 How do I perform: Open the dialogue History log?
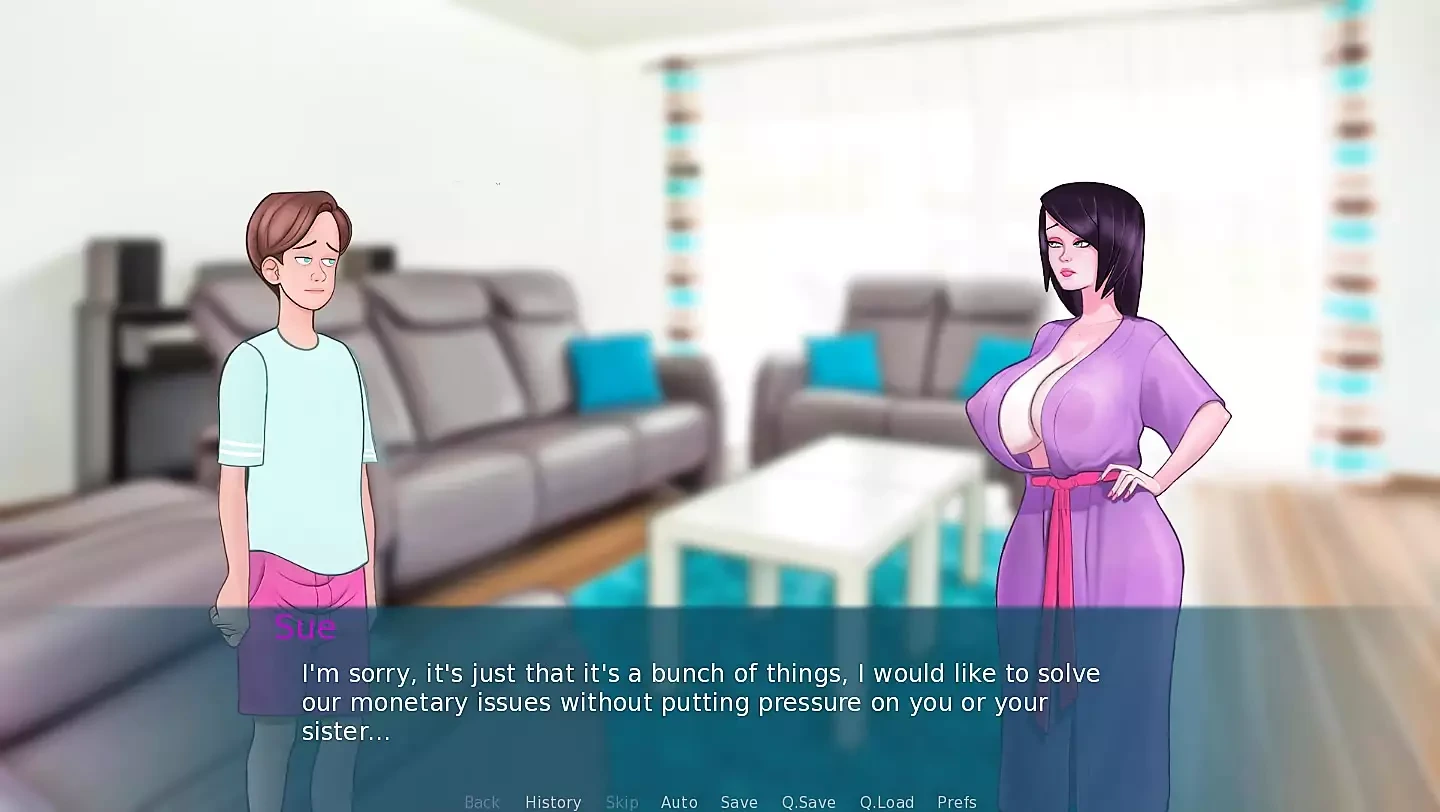click(553, 802)
